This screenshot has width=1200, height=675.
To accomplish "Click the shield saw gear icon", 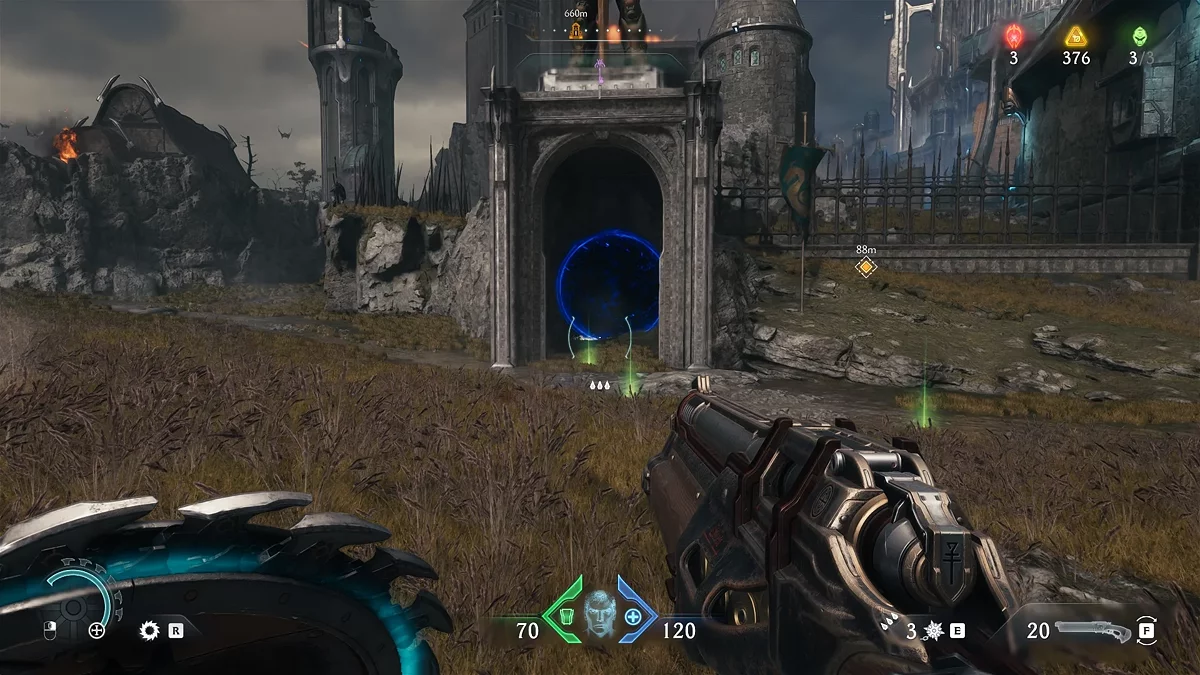I will click(x=150, y=630).
